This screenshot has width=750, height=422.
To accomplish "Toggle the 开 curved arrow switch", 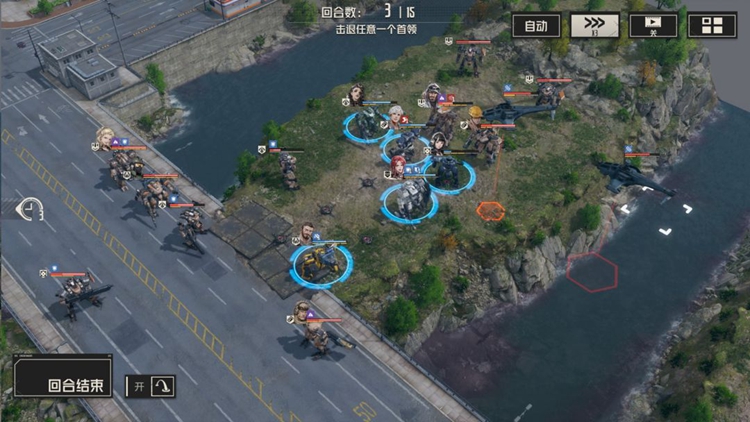I will 150,385.
